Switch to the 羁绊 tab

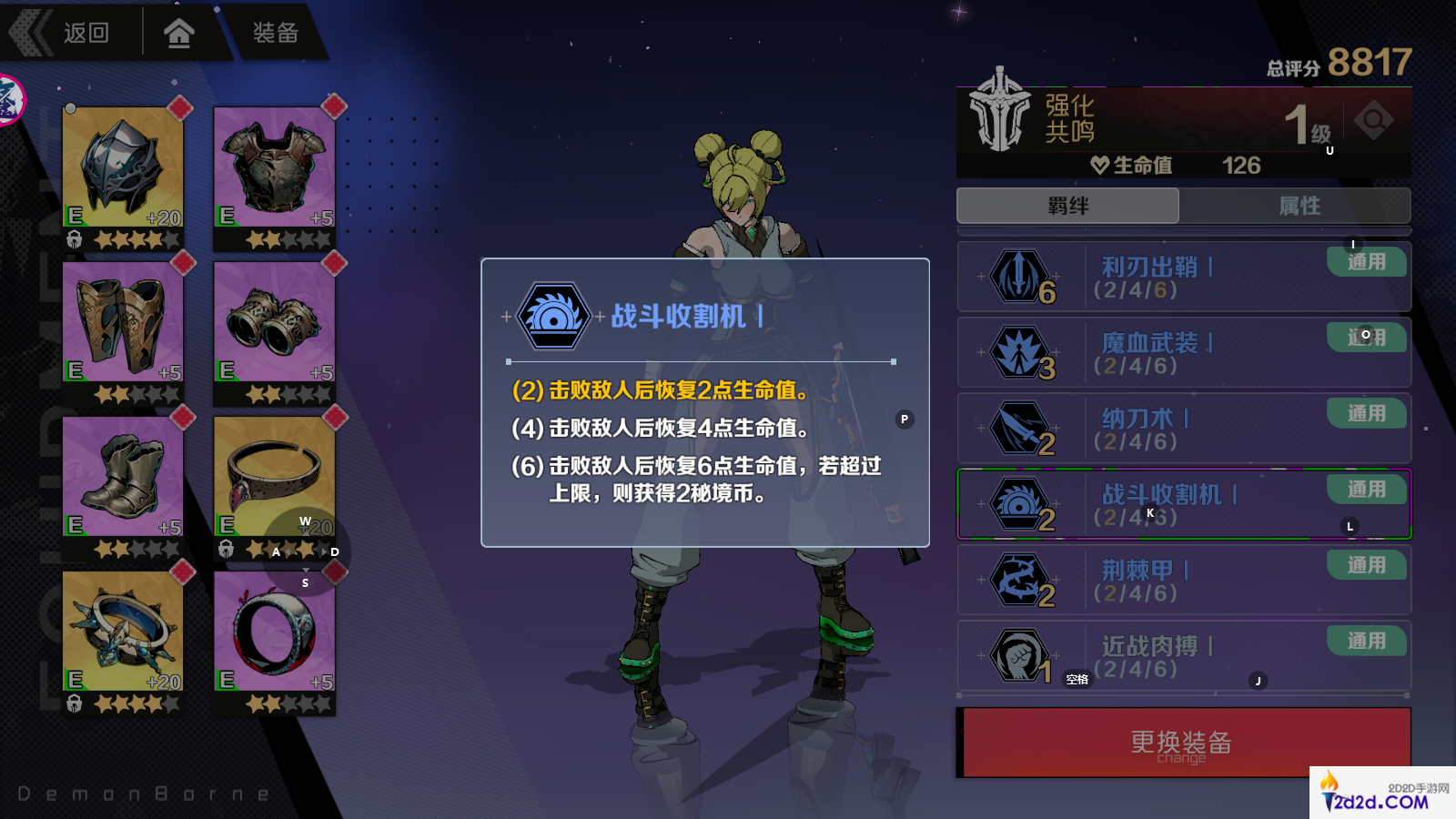pyautogui.click(x=1066, y=206)
